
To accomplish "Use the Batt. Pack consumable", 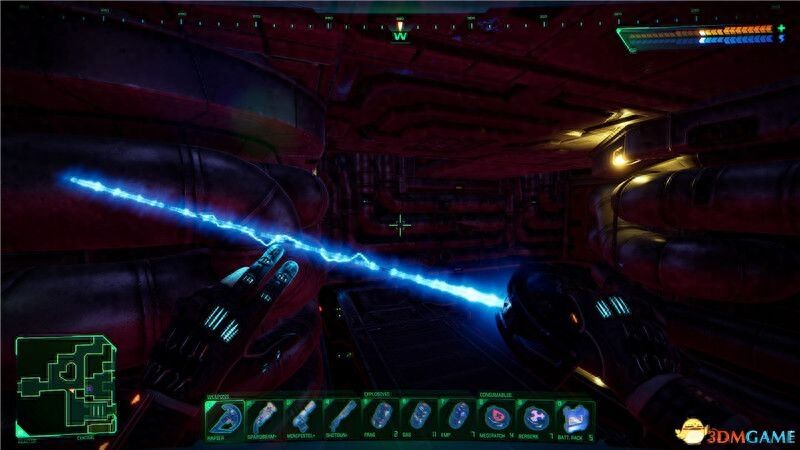I will (x=576, y=417).
